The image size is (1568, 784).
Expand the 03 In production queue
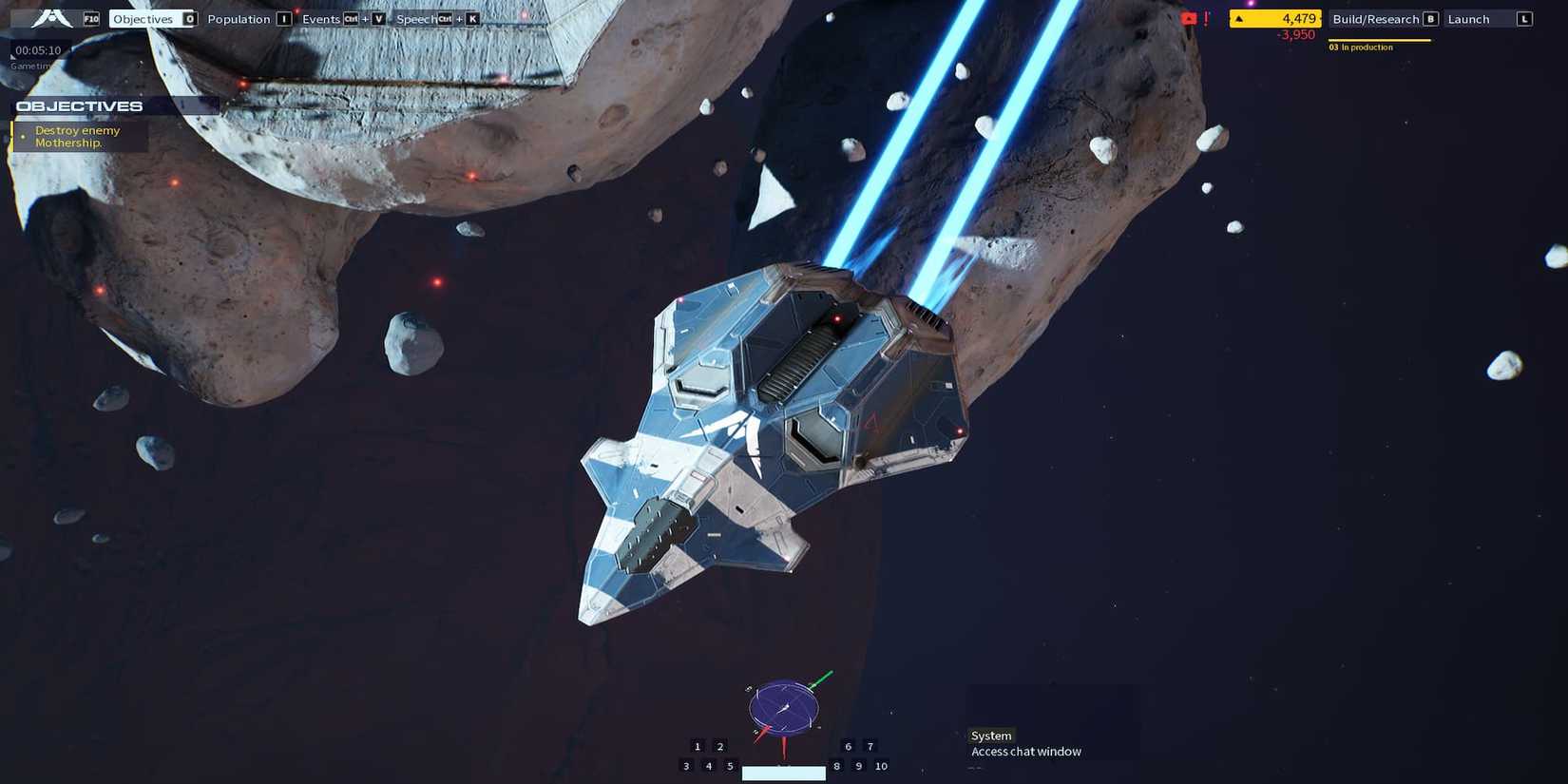pos(1359,46)
